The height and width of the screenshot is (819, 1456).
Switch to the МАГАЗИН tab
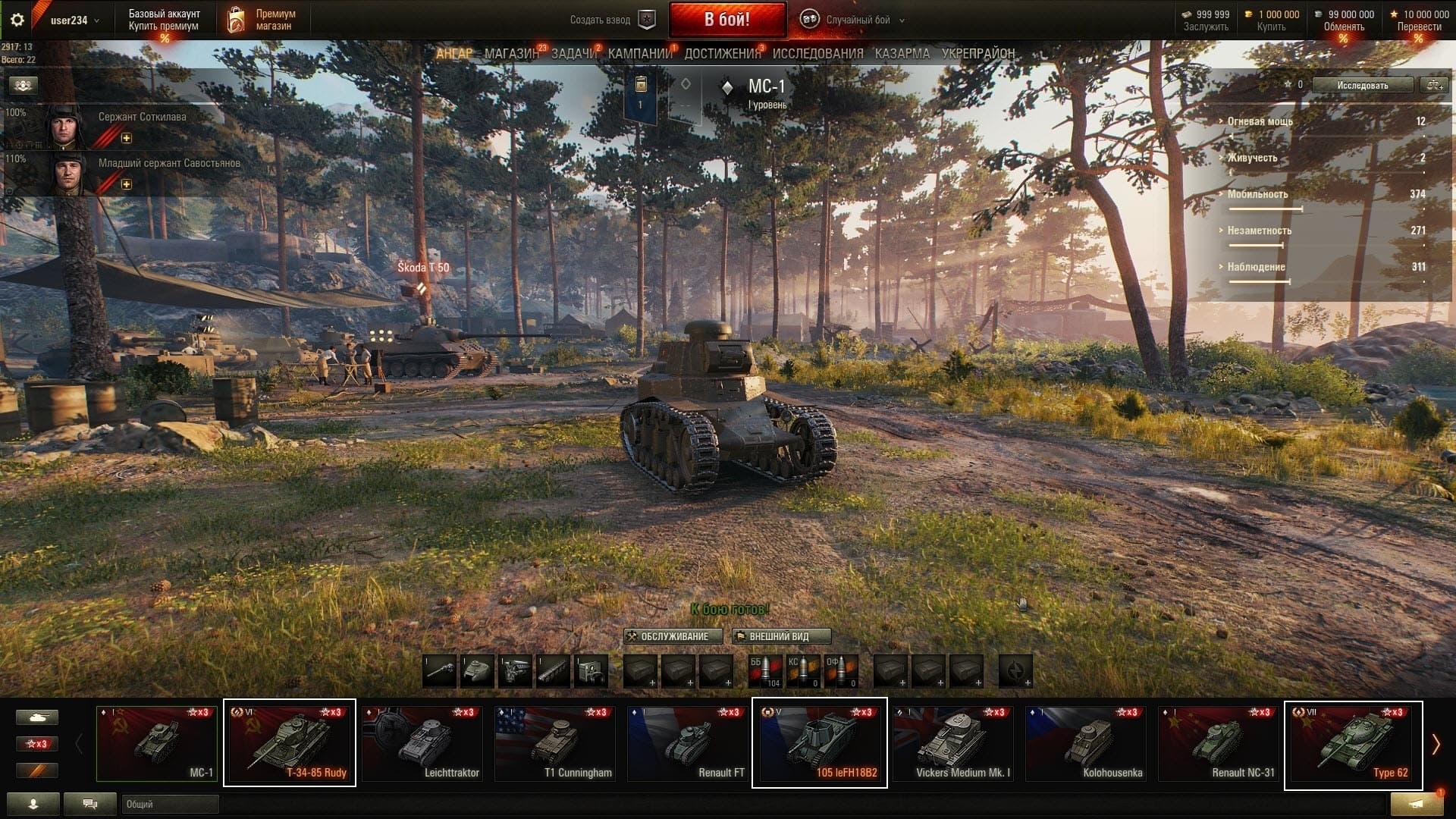[511, 54]
